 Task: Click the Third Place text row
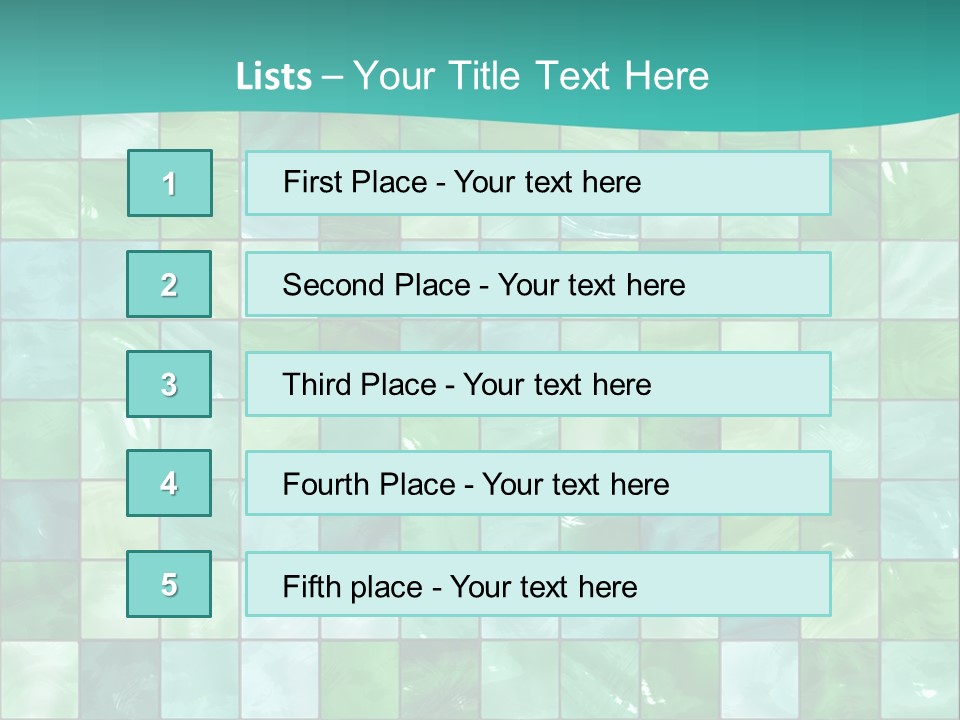click(538, 384)
